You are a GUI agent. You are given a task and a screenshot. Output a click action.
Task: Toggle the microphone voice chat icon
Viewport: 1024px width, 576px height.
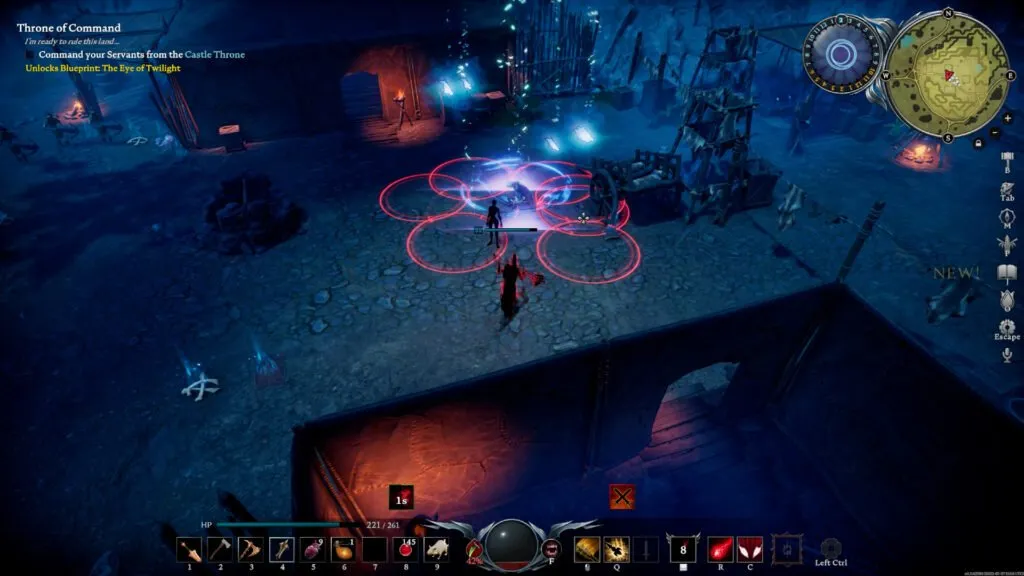coord(1007,354)
